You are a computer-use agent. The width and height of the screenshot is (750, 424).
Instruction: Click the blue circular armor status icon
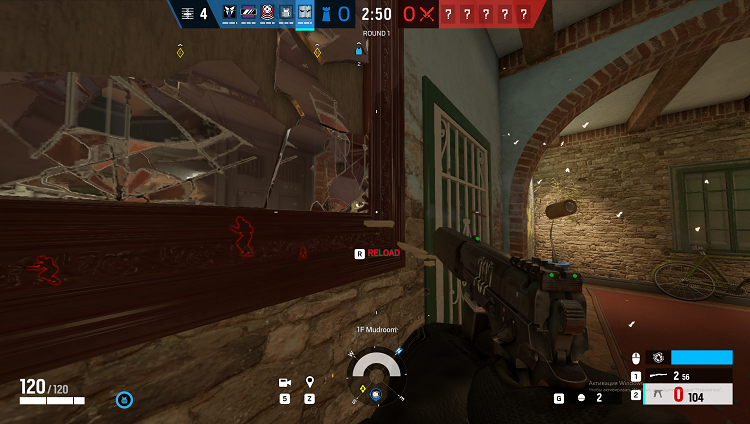click(124, 400)
